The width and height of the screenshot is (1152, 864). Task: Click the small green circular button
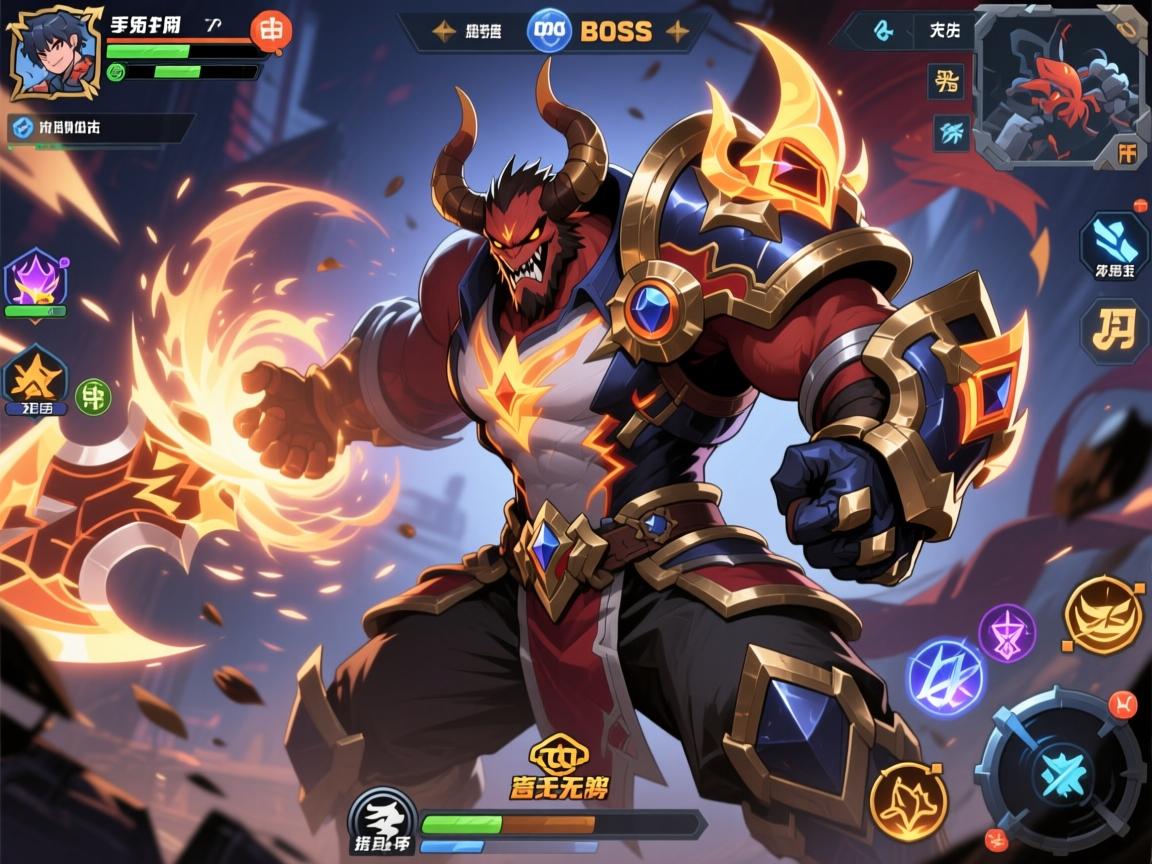pyautogui.click(x=93, y=396)
